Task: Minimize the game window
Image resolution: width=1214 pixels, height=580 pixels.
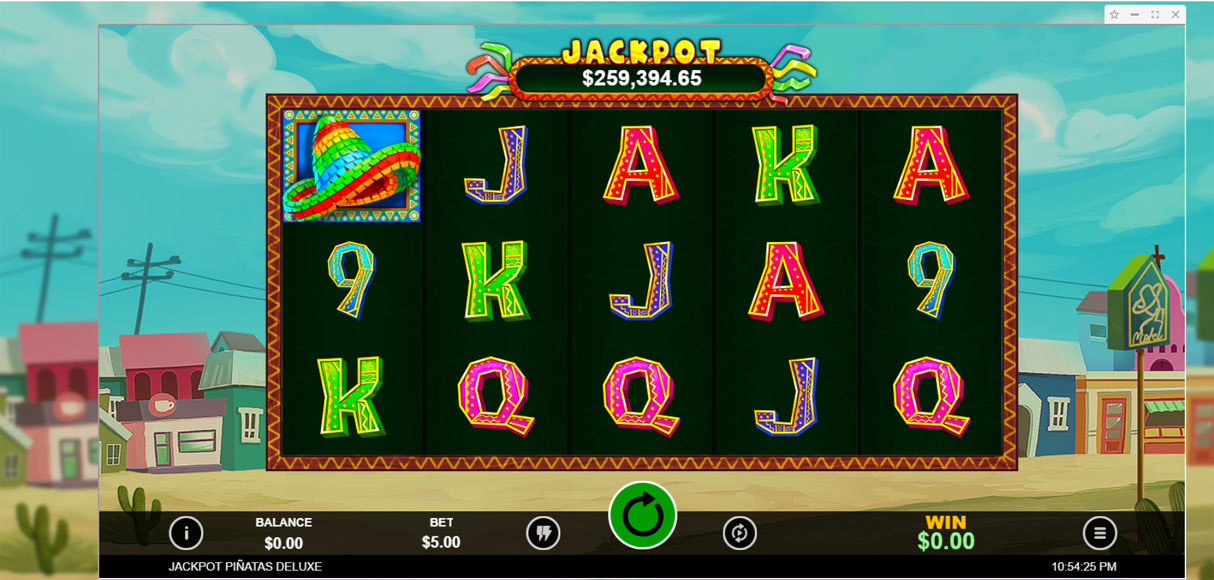Action: [1135, 15]
